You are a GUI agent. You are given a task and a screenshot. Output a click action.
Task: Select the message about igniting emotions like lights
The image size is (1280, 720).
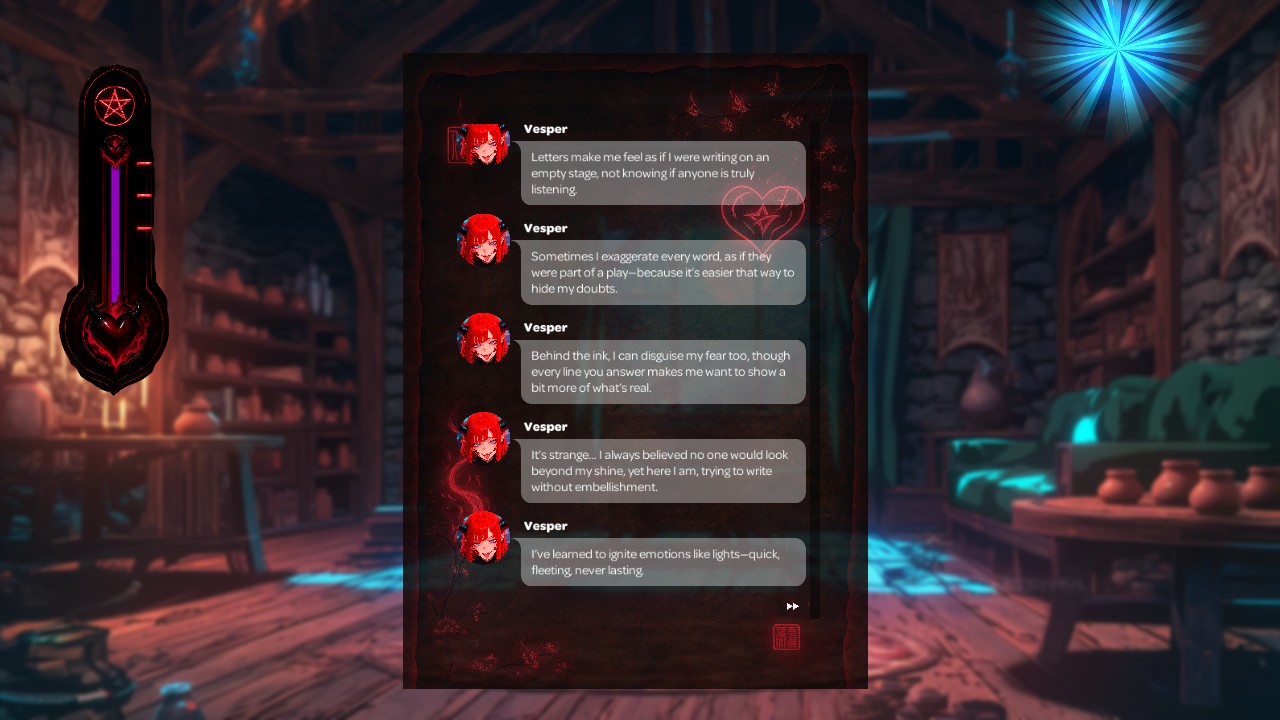tap(663, 562)
